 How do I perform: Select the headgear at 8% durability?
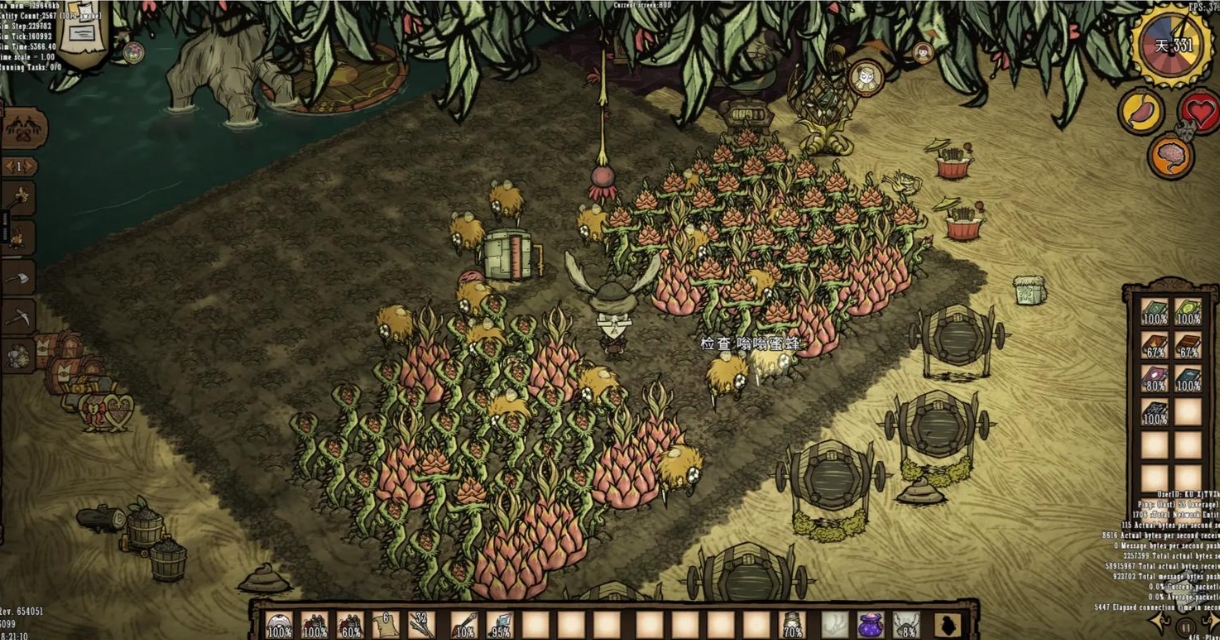(x=906, y=625)
